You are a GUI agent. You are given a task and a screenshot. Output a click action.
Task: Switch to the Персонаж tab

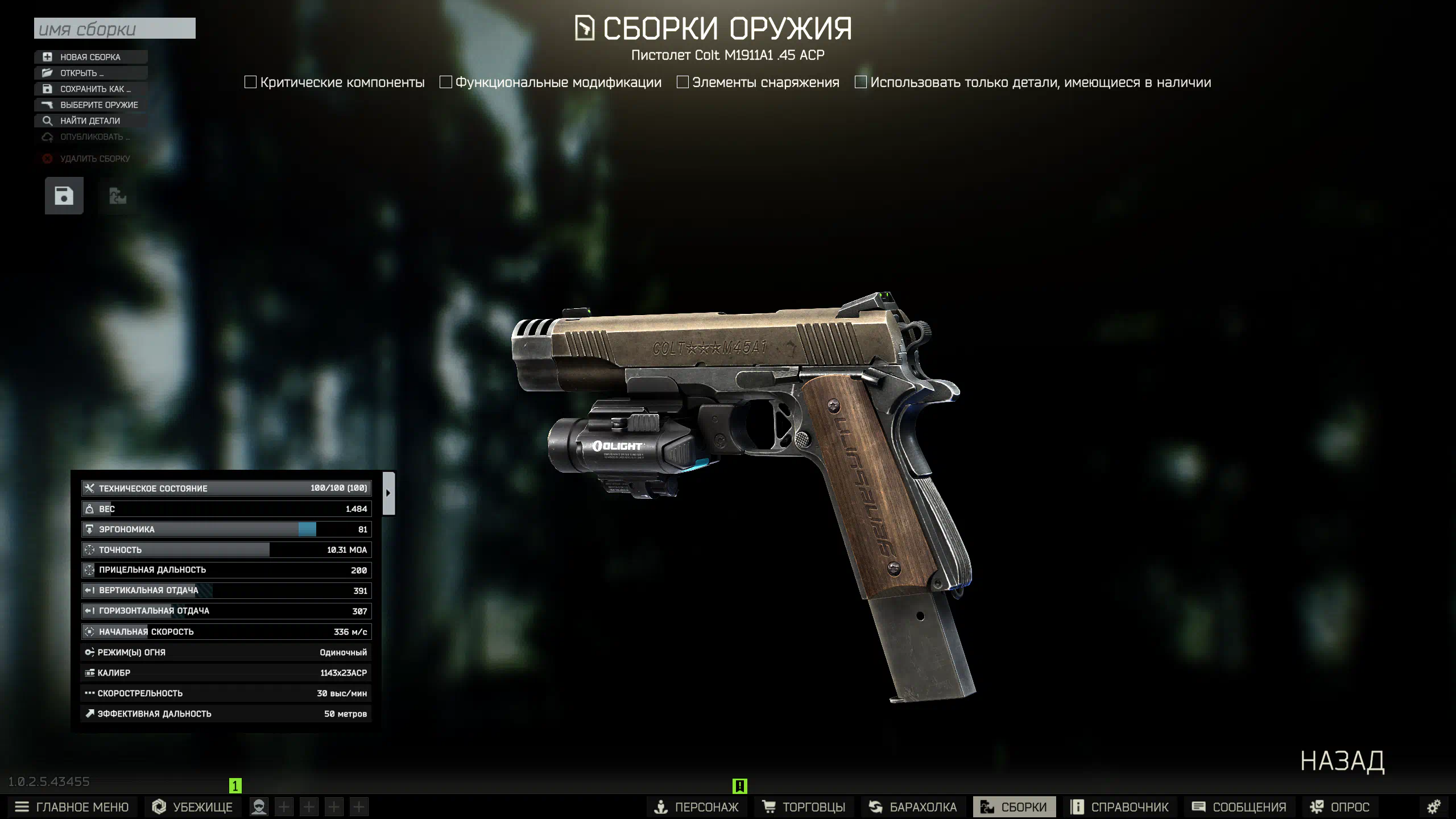pyautogui.click(x=696, y=806)
